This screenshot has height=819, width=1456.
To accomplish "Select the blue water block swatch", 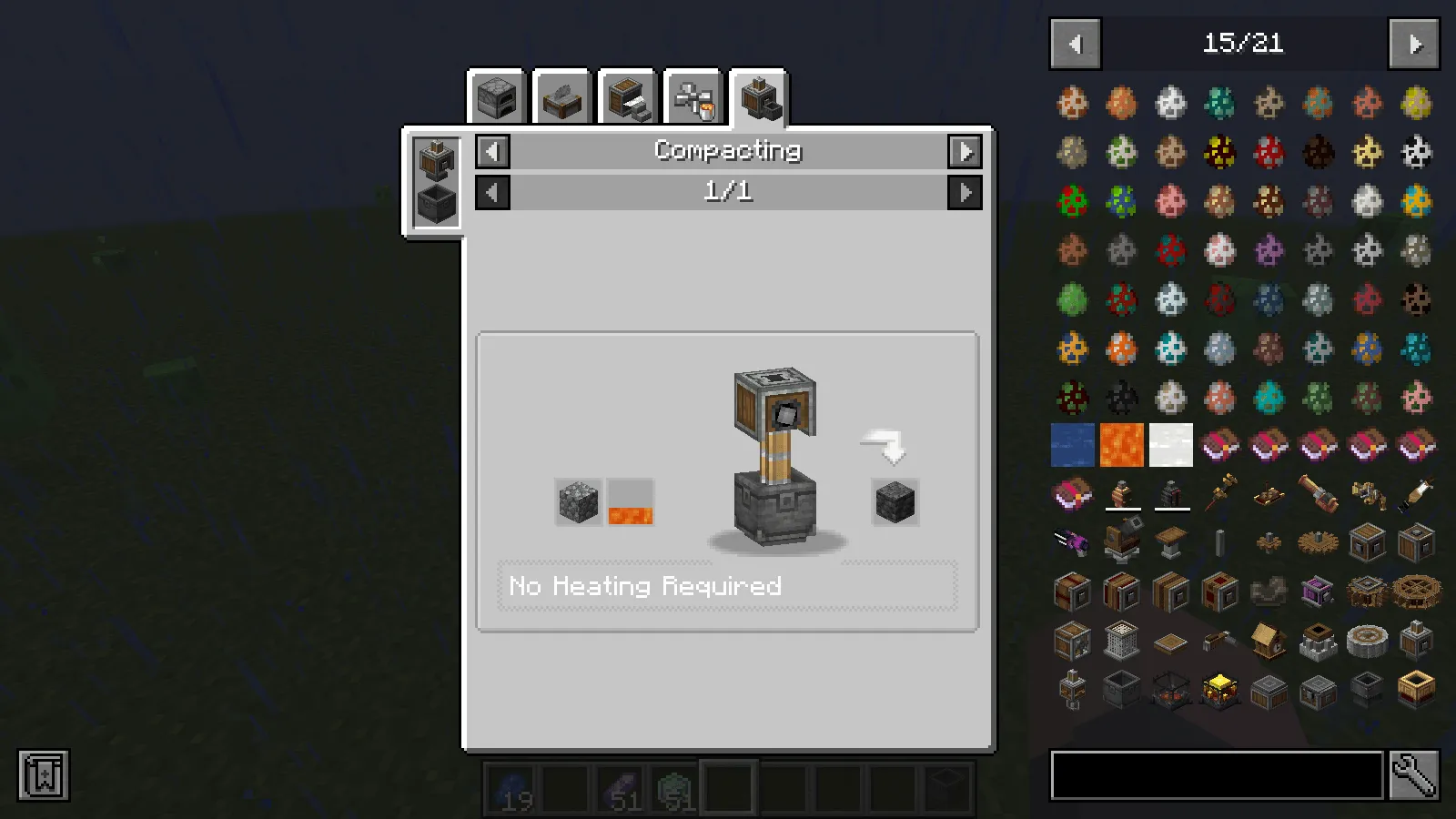I will click(x=1072, y=445).
